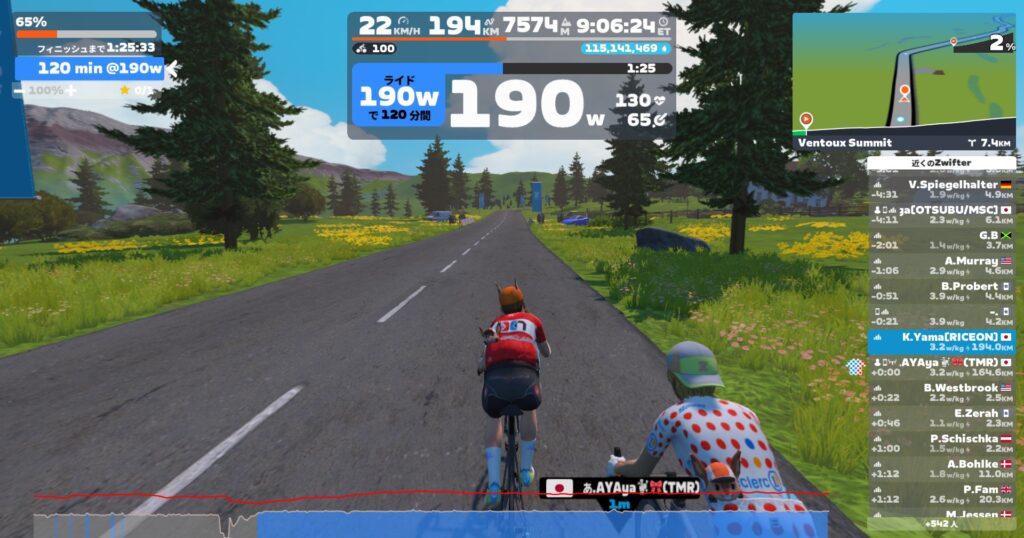Image resolution: width=1024 pixels, height=538 pixels.
Task: Choose P.Schischka in the rider list
Action: click(x=943, y=444)
